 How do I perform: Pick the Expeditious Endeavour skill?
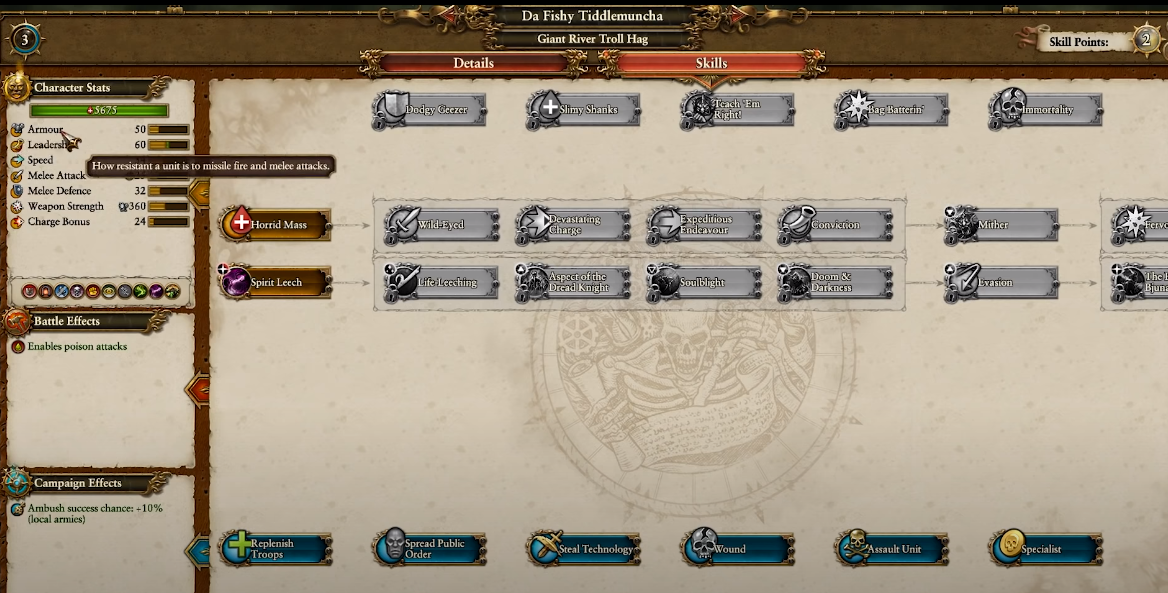(x=705, y=225)
